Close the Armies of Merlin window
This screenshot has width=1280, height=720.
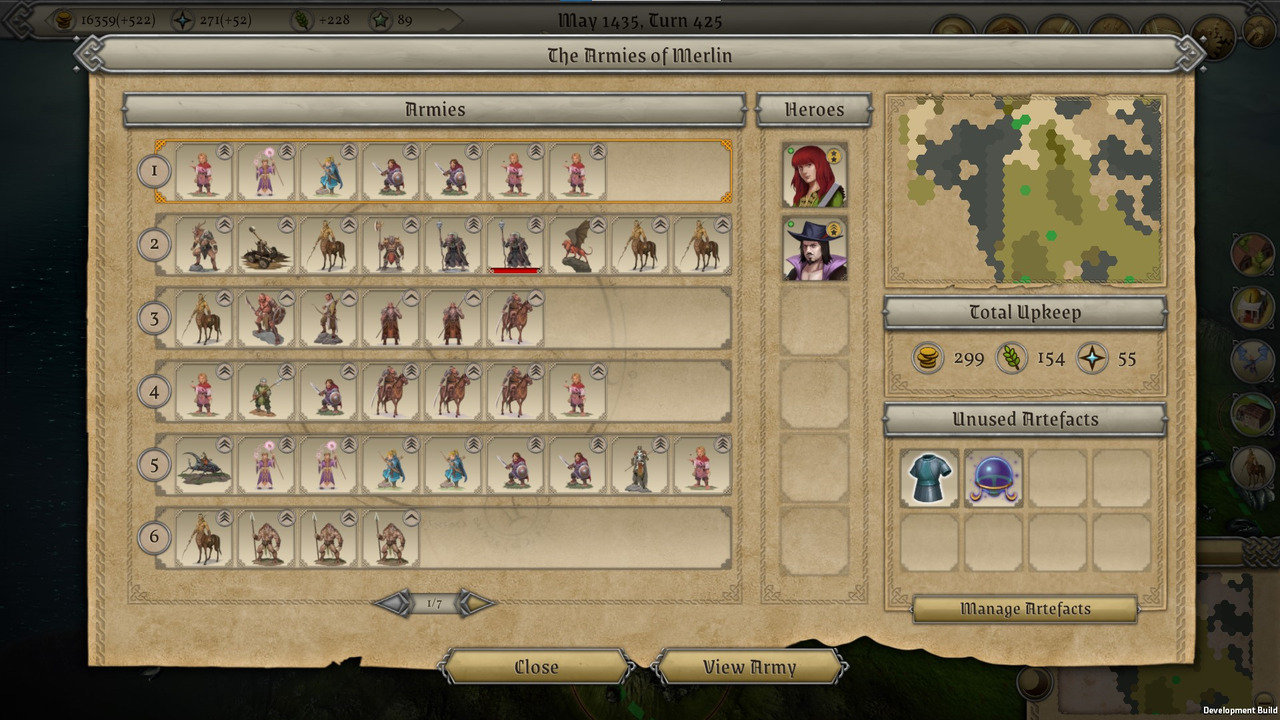point(536,667)
